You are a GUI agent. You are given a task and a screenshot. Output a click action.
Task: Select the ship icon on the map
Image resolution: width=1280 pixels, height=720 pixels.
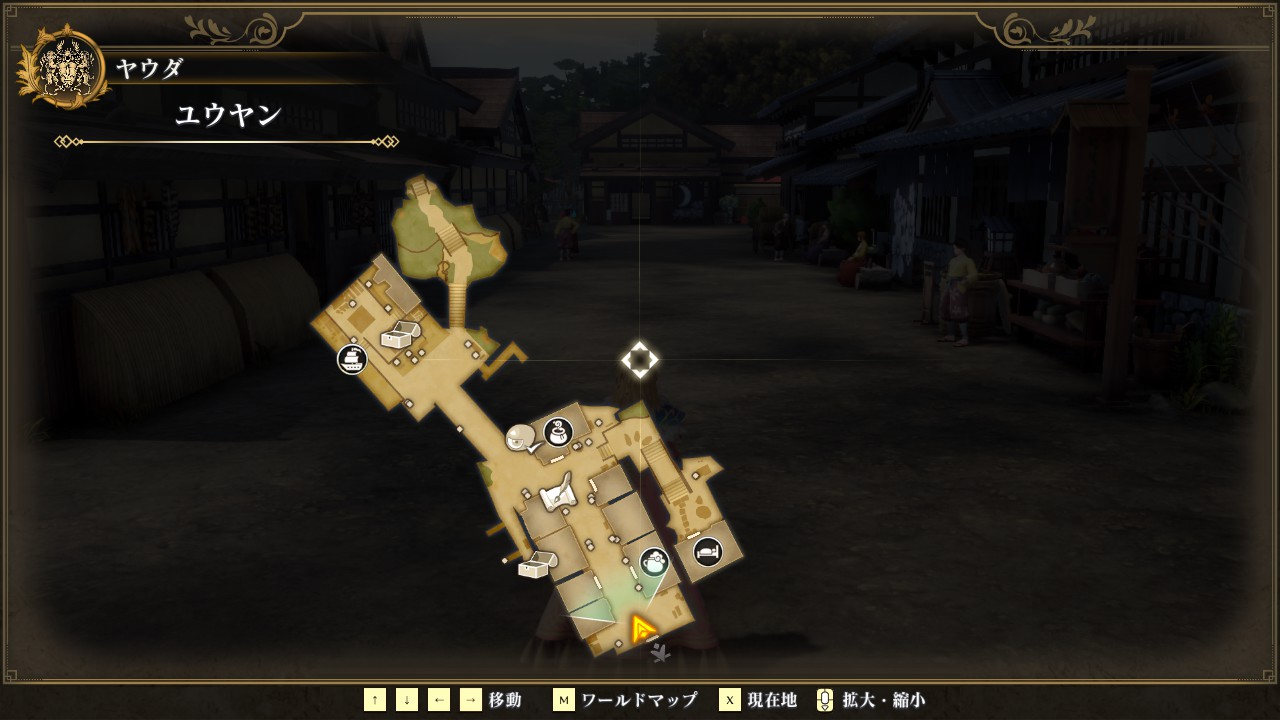[x=351, y=359]
